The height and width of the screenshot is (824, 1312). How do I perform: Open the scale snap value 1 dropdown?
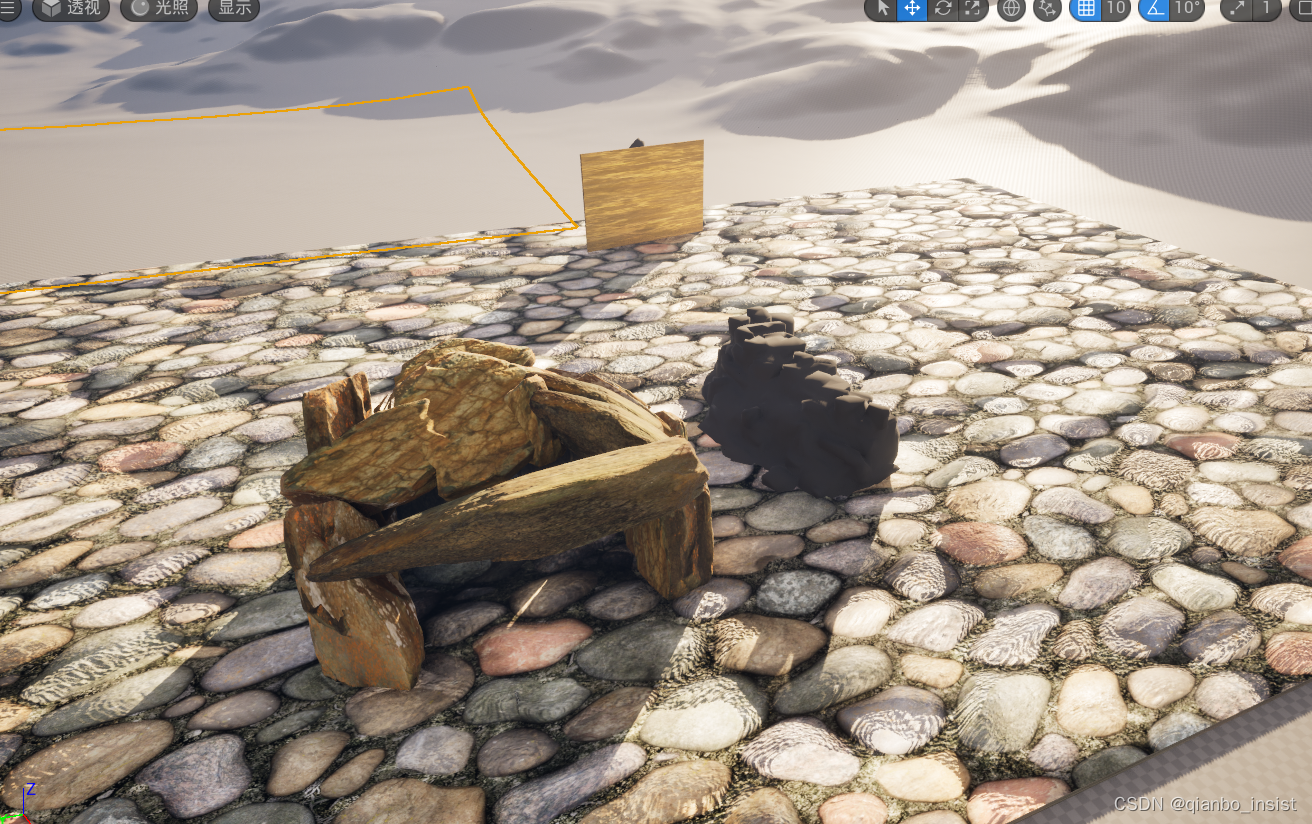[x=1267, y=8]
